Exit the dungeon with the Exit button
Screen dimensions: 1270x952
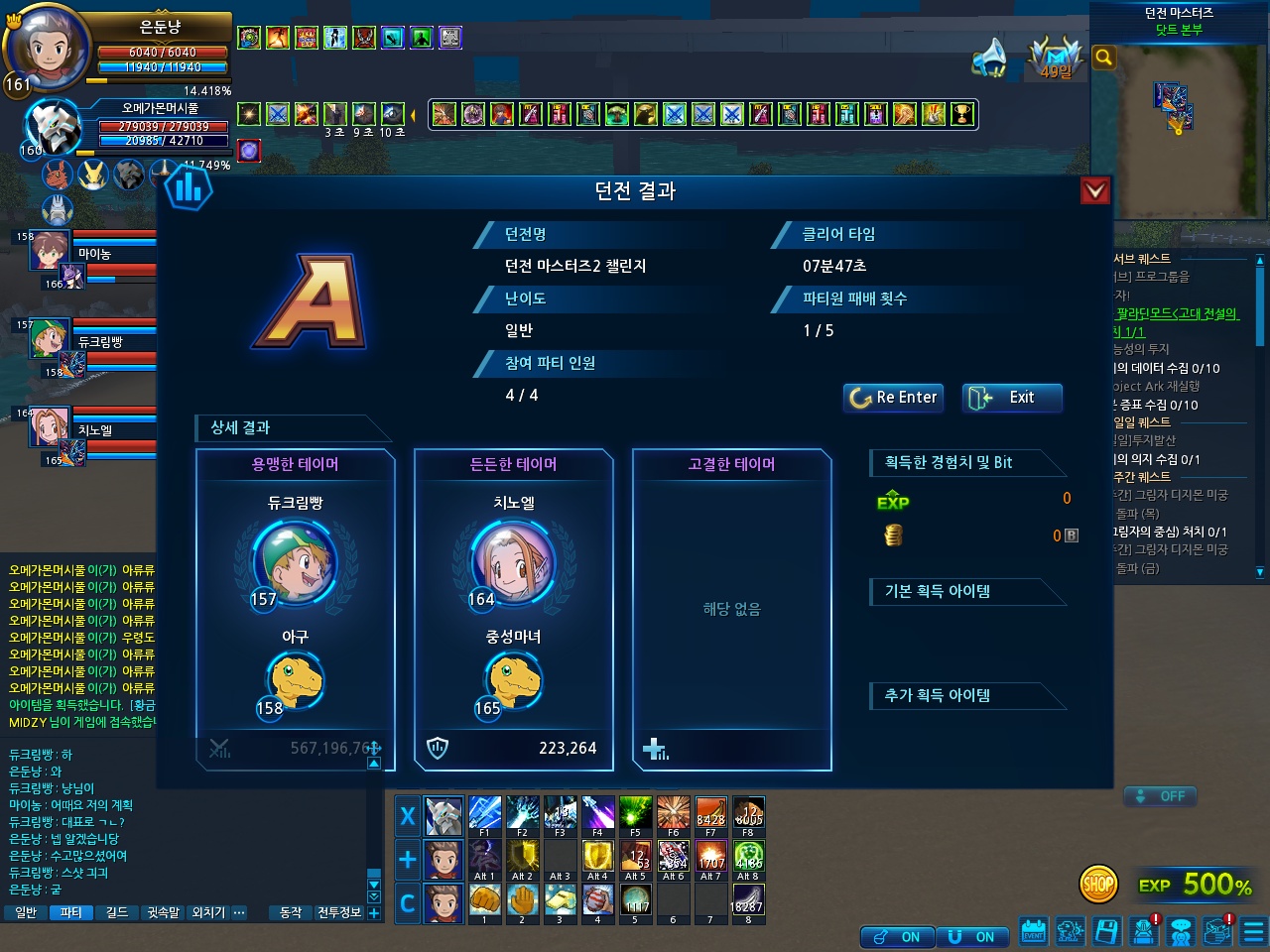pyautogui.click(x=1012, y=398)
